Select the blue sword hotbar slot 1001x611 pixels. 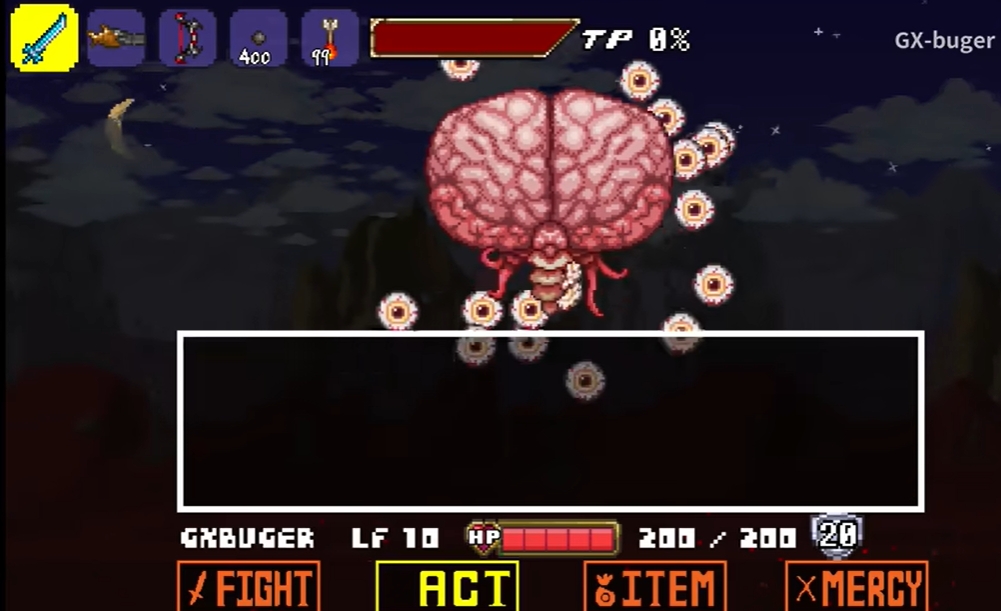[x=44, y=38]
